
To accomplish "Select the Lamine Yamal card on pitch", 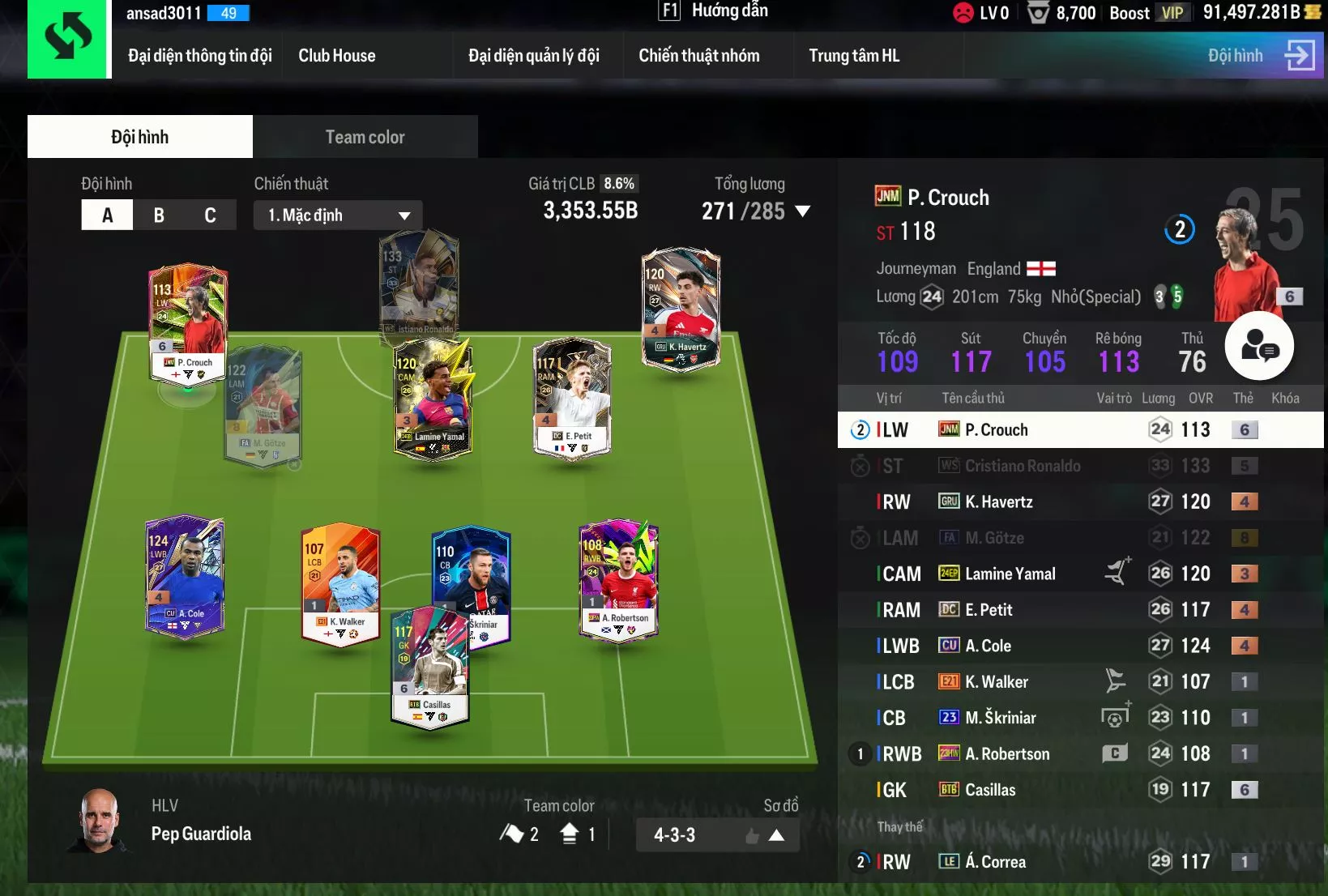I will click(x=433, y=397).
